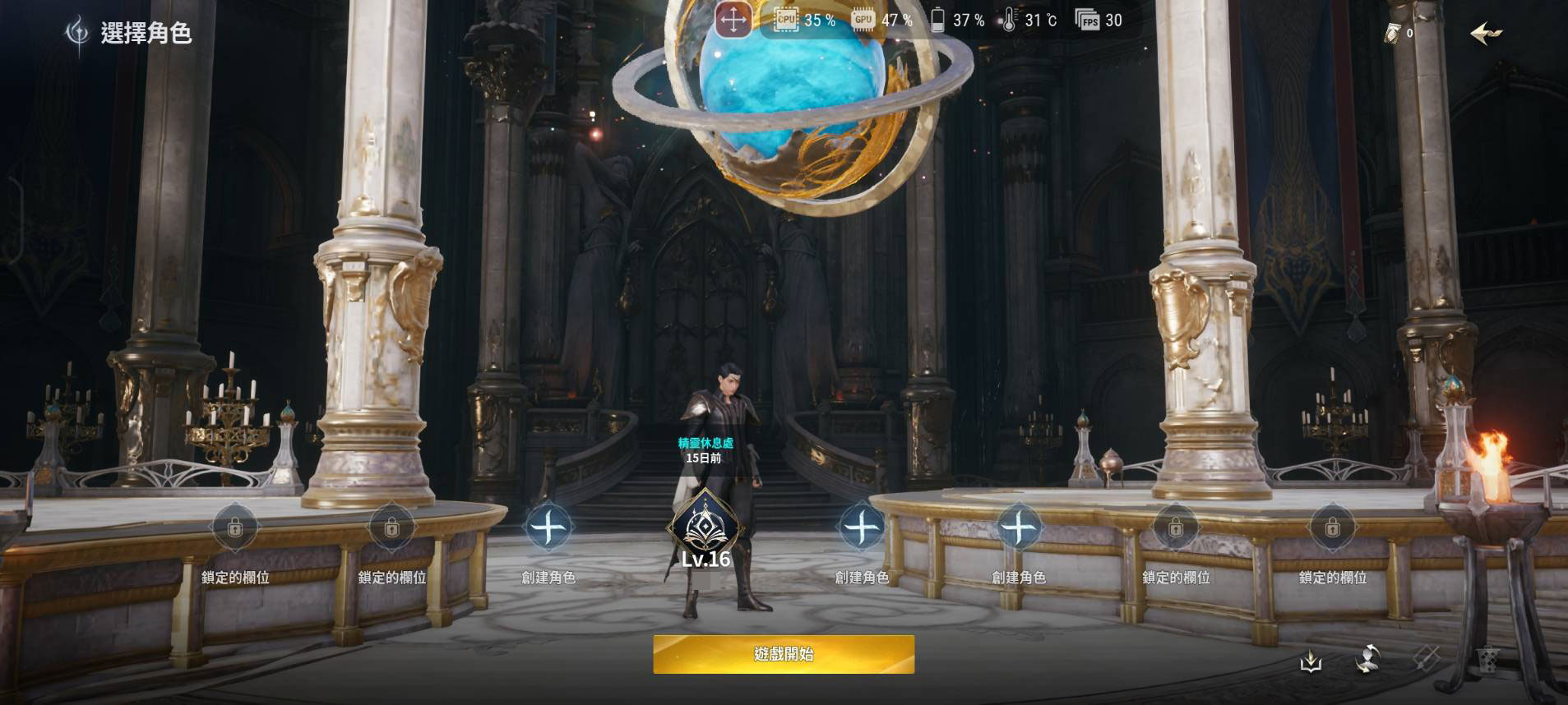Click the character swap icon with circular arrows
1568x705 pixels.
pos(1367,659)
